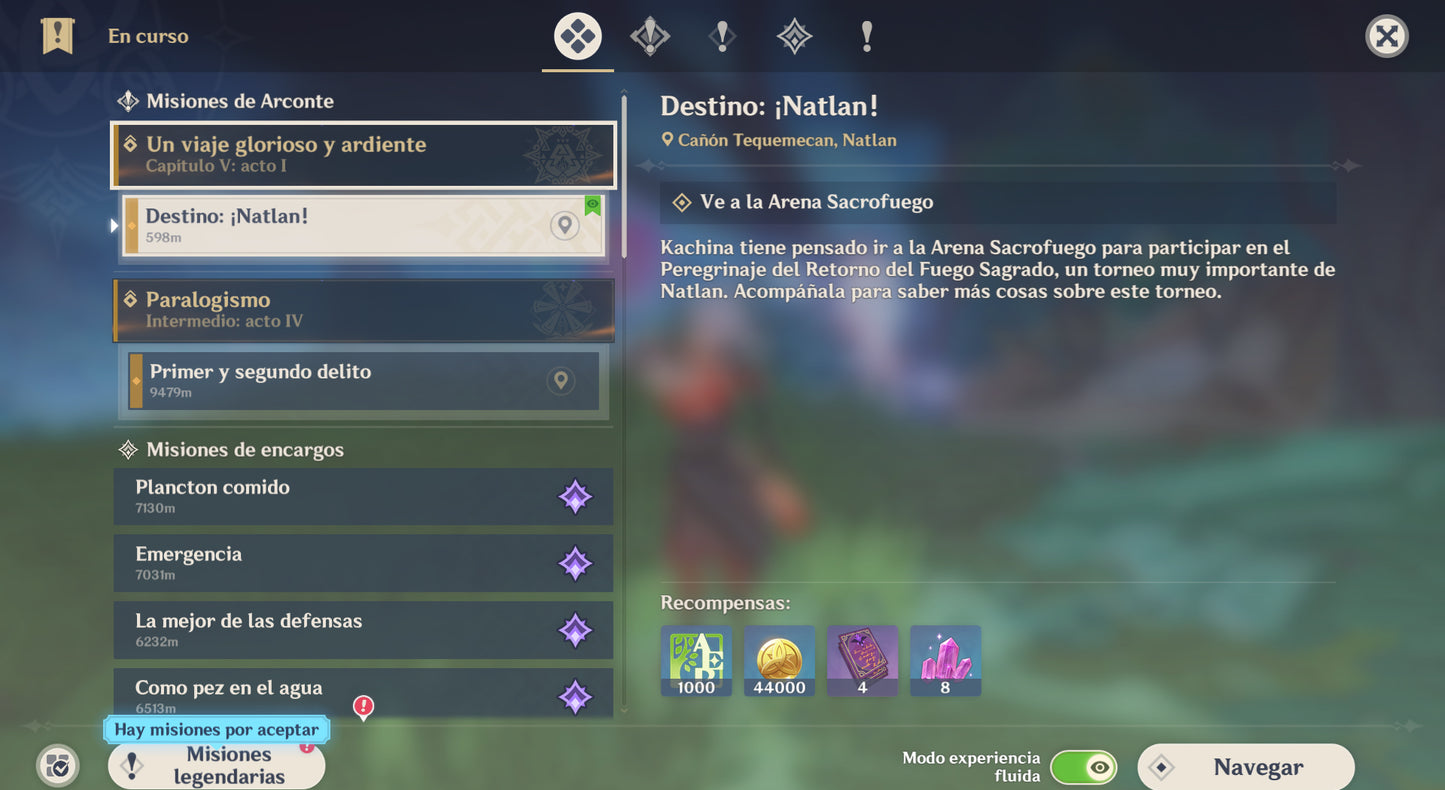Show the all-quests tab with four diamonds
Image resolution: width=1445 pixels, height=790 pixels.
[578, 37]
